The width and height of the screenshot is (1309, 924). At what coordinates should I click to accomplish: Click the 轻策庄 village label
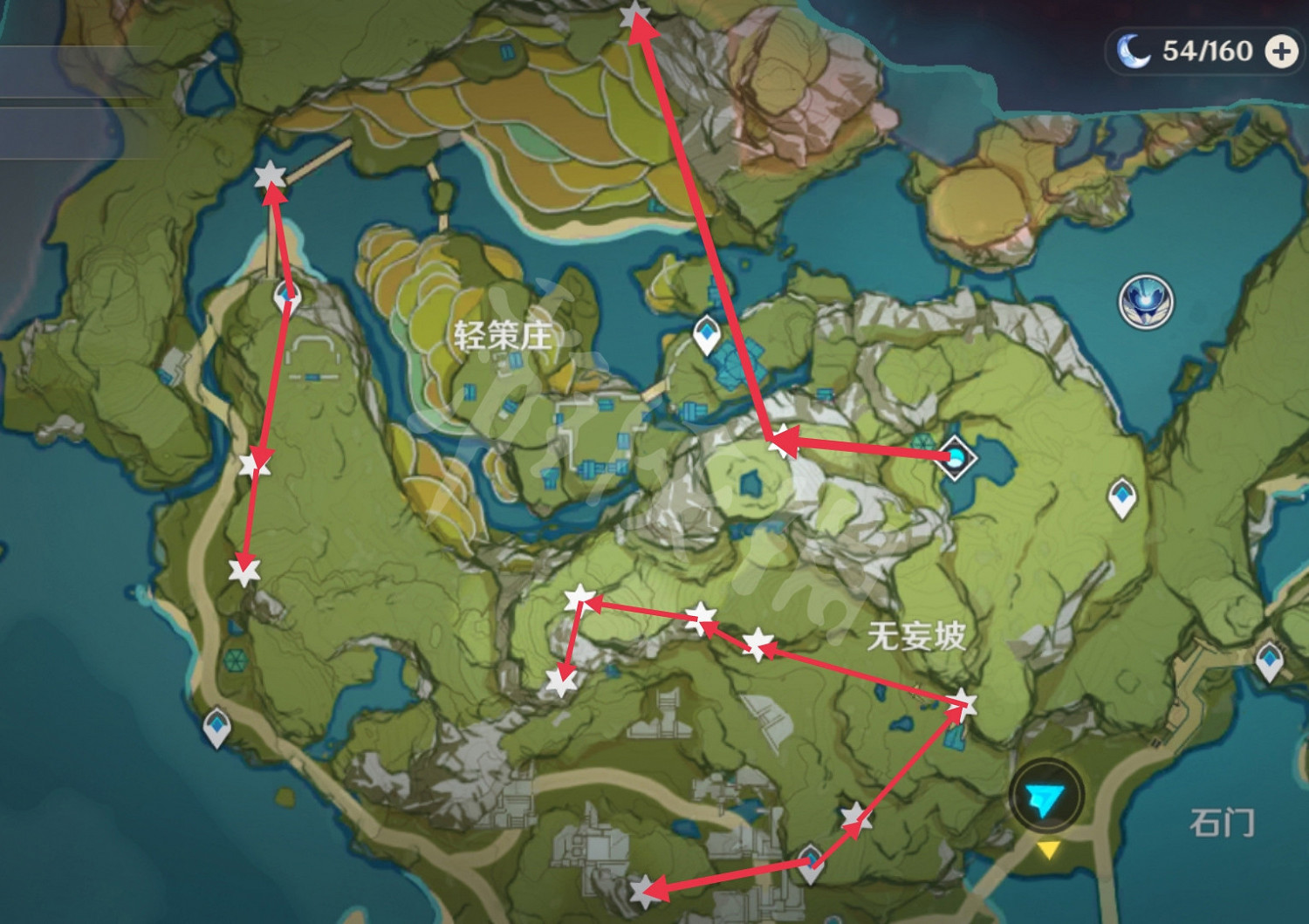pyautogui.click(x=503, y=336)
